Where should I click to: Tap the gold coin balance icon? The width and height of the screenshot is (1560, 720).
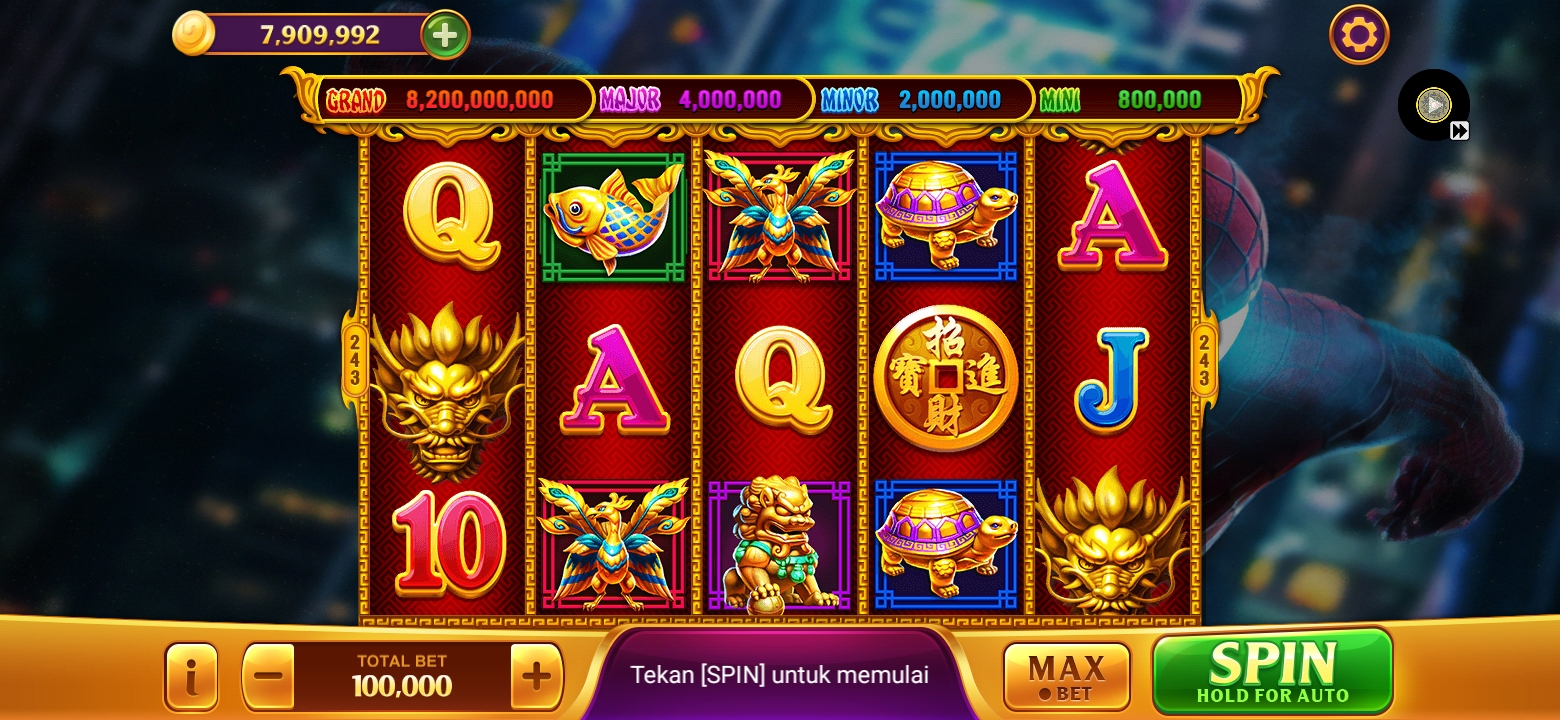tap(196, 31)
